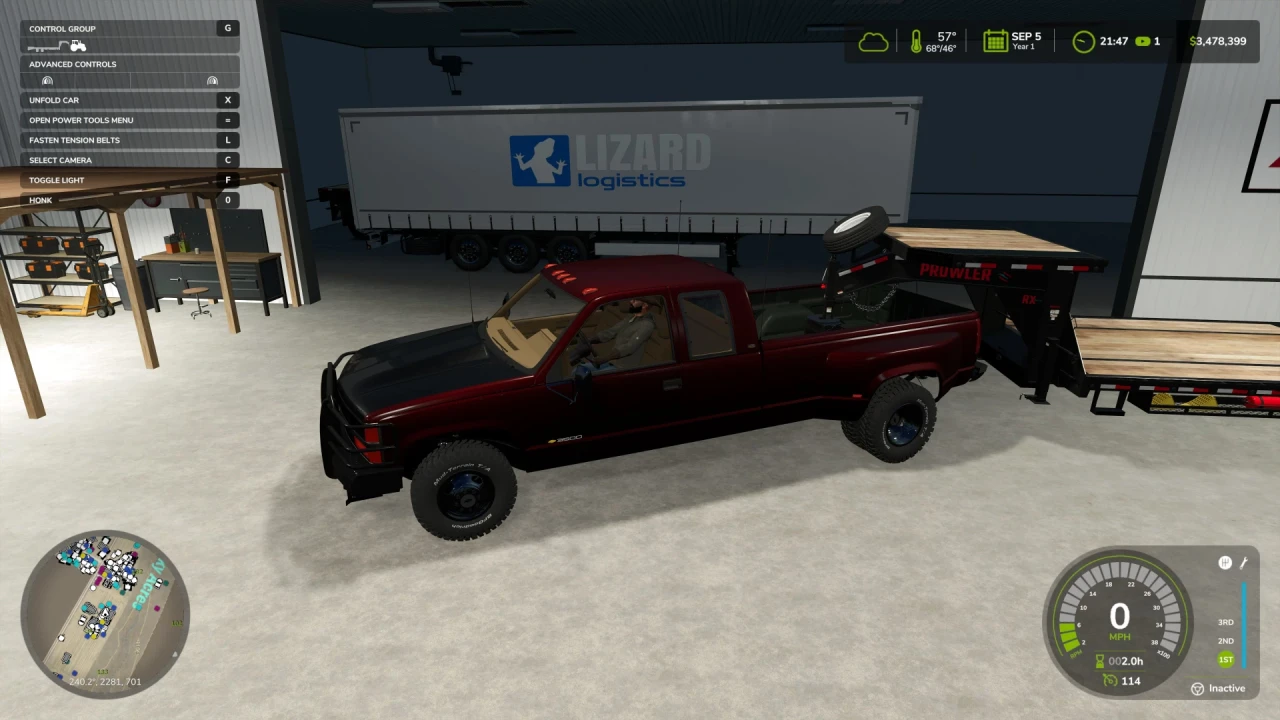Select the gear shifter icon on the dashboard
The image size is (1280, 720).
pyautogui.click(x=1225, y=562)
